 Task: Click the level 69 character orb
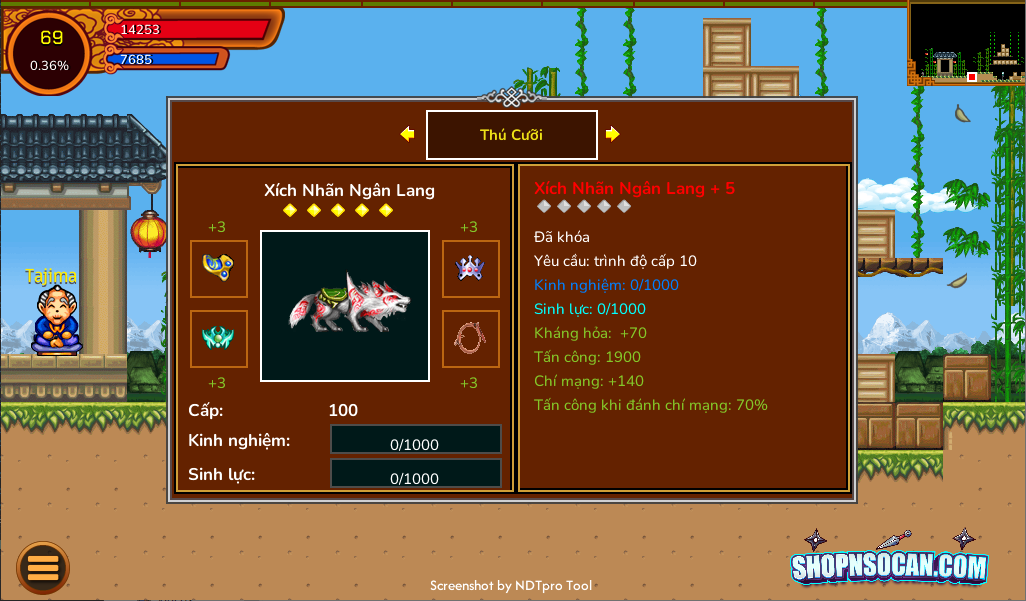pos(49,51)
